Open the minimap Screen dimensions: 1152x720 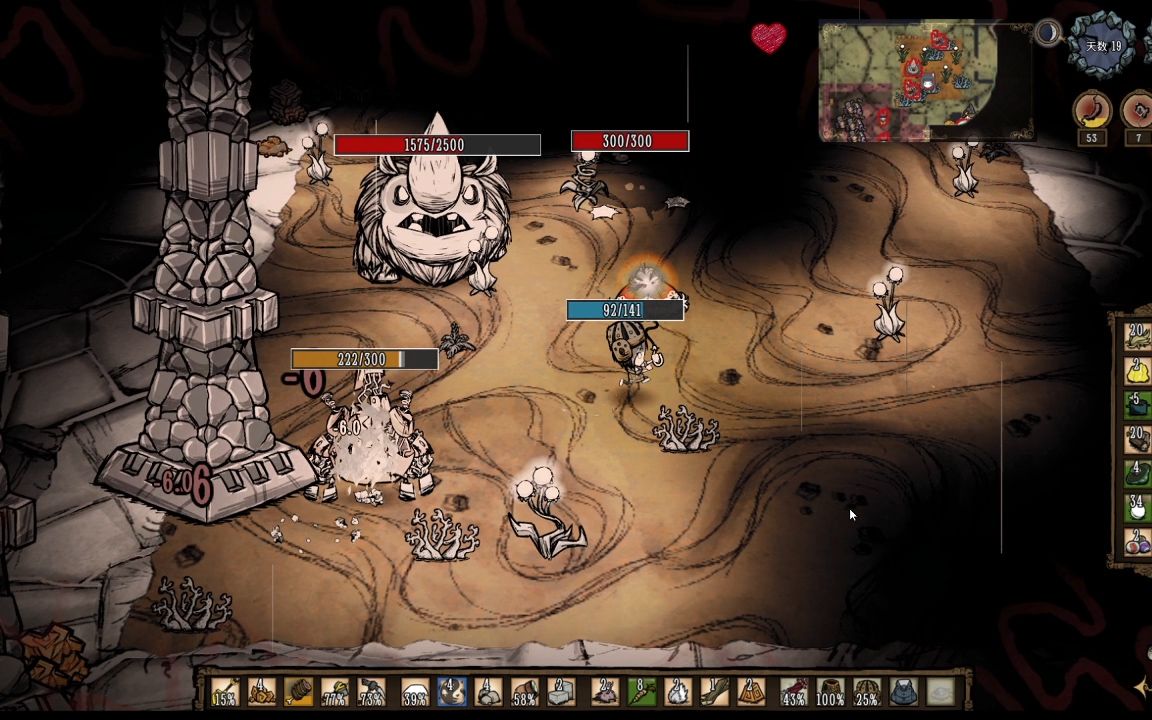(925, 82)
